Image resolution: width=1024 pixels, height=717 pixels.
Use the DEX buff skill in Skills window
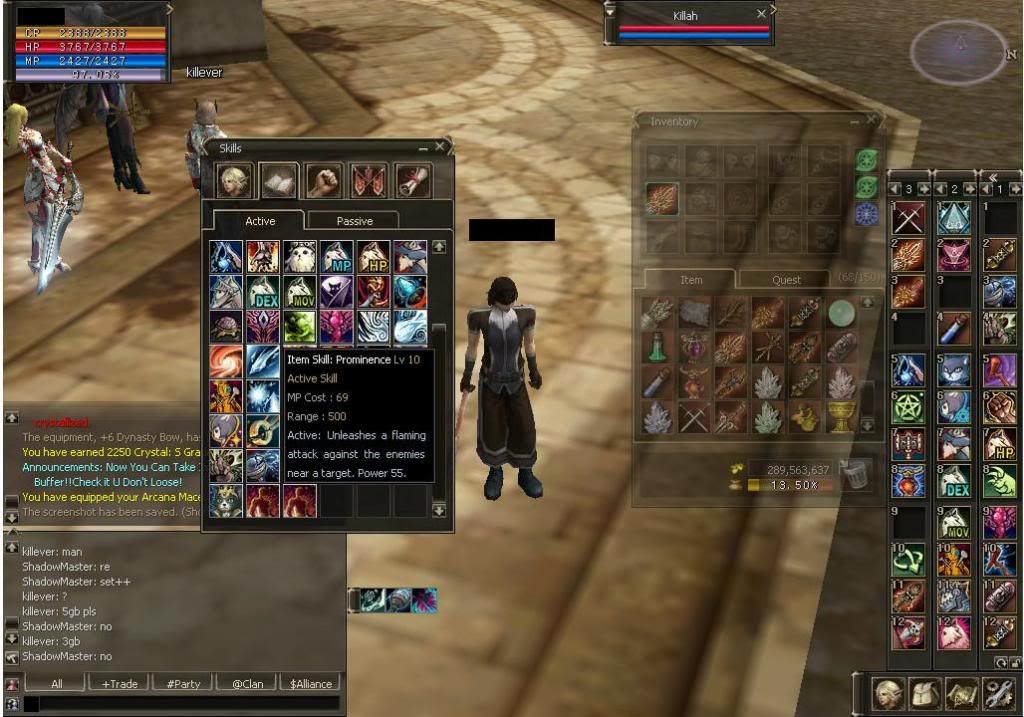coord(263,292)
